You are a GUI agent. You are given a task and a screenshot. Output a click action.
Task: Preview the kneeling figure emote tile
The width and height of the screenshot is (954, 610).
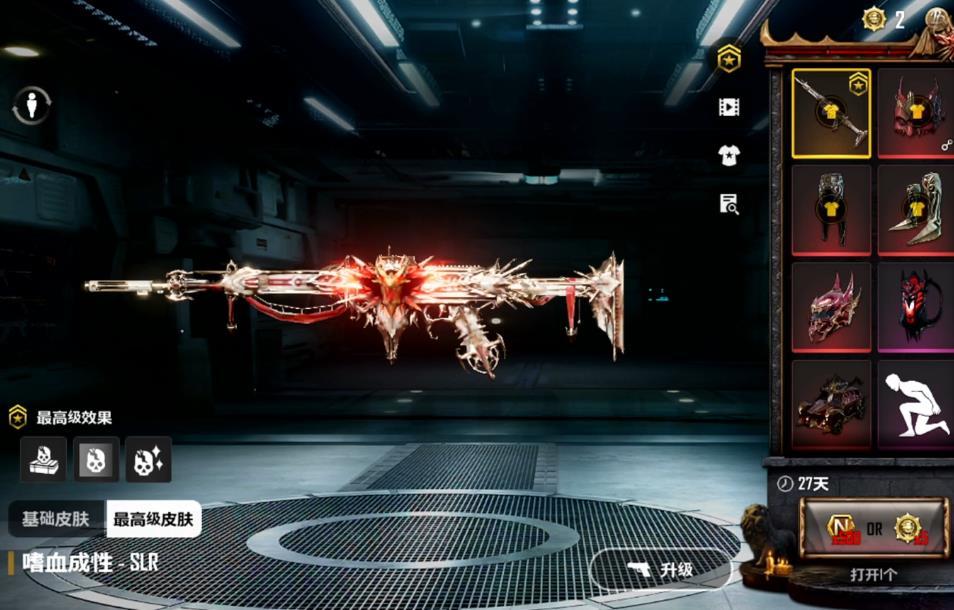click(915, 404)
